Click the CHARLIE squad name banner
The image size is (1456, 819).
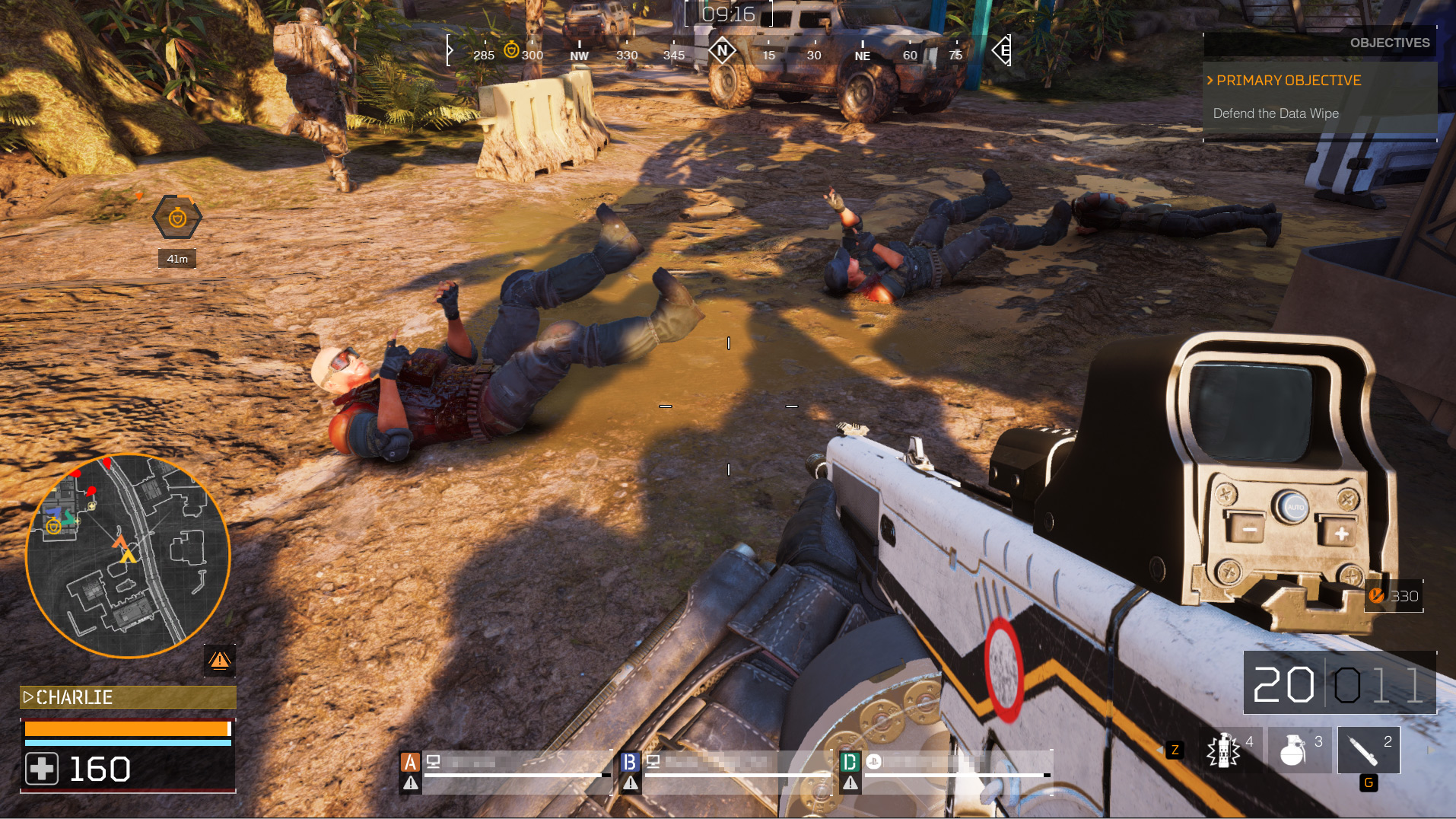click(128, 697)
